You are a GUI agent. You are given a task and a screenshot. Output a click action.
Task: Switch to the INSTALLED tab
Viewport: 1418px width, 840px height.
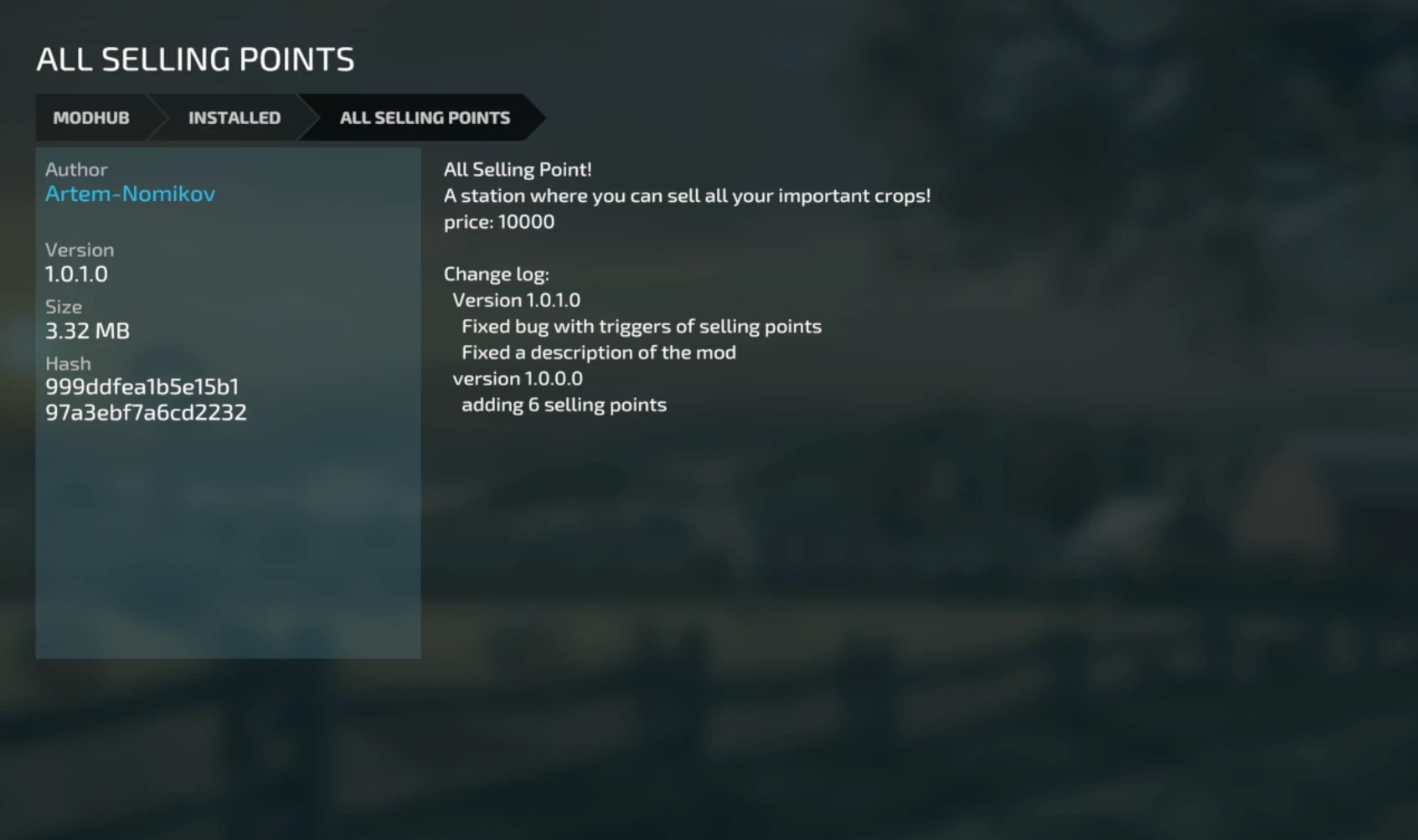(235, 117)
